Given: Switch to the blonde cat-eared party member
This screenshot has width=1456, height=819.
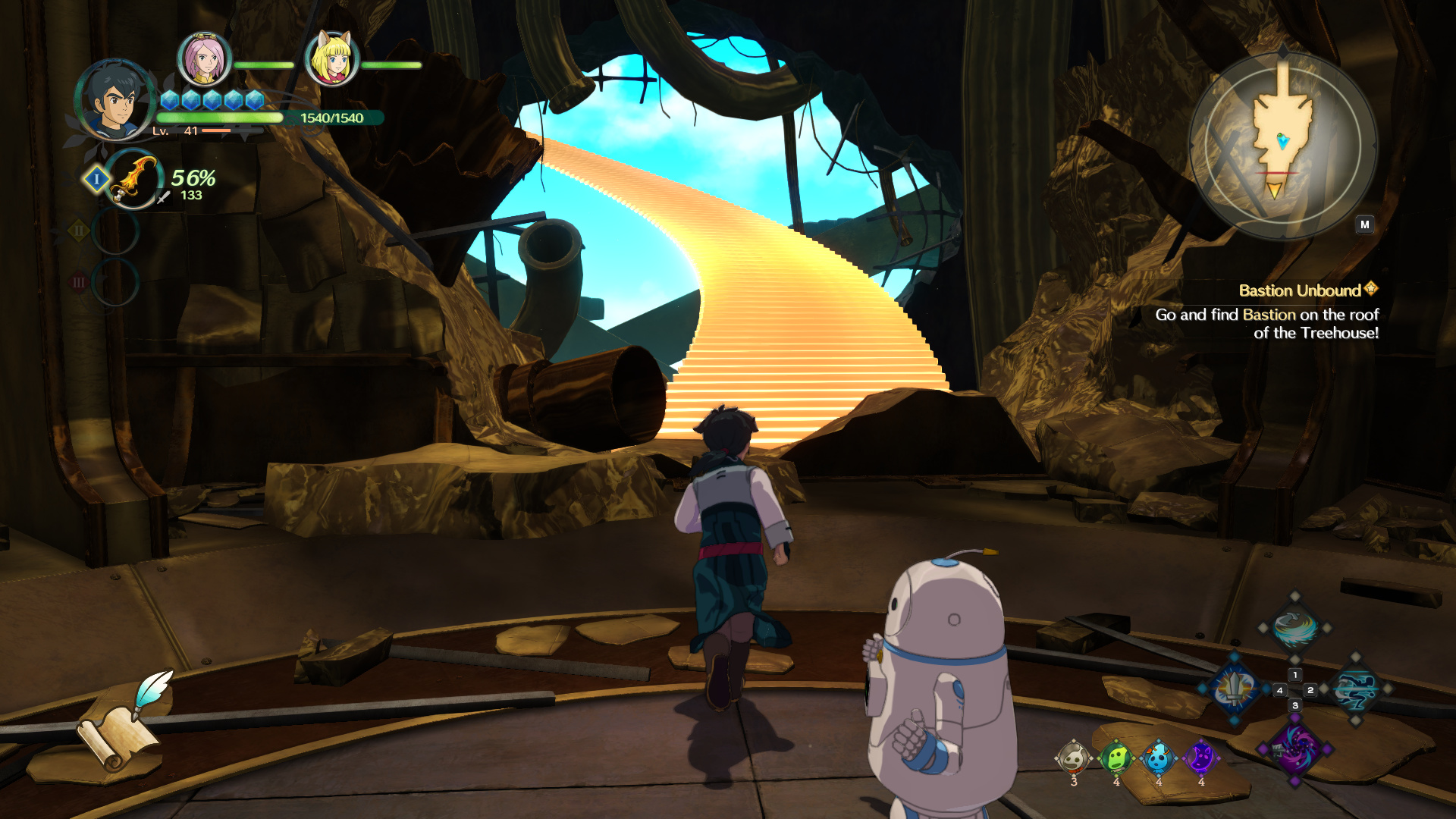Looking at the screenshot, I should (331, 59).
